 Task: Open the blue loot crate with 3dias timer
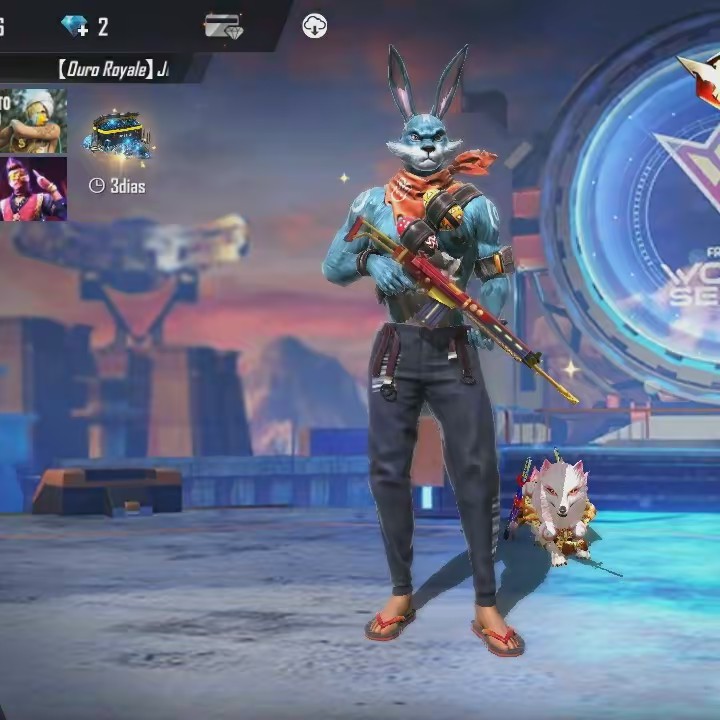117,137
